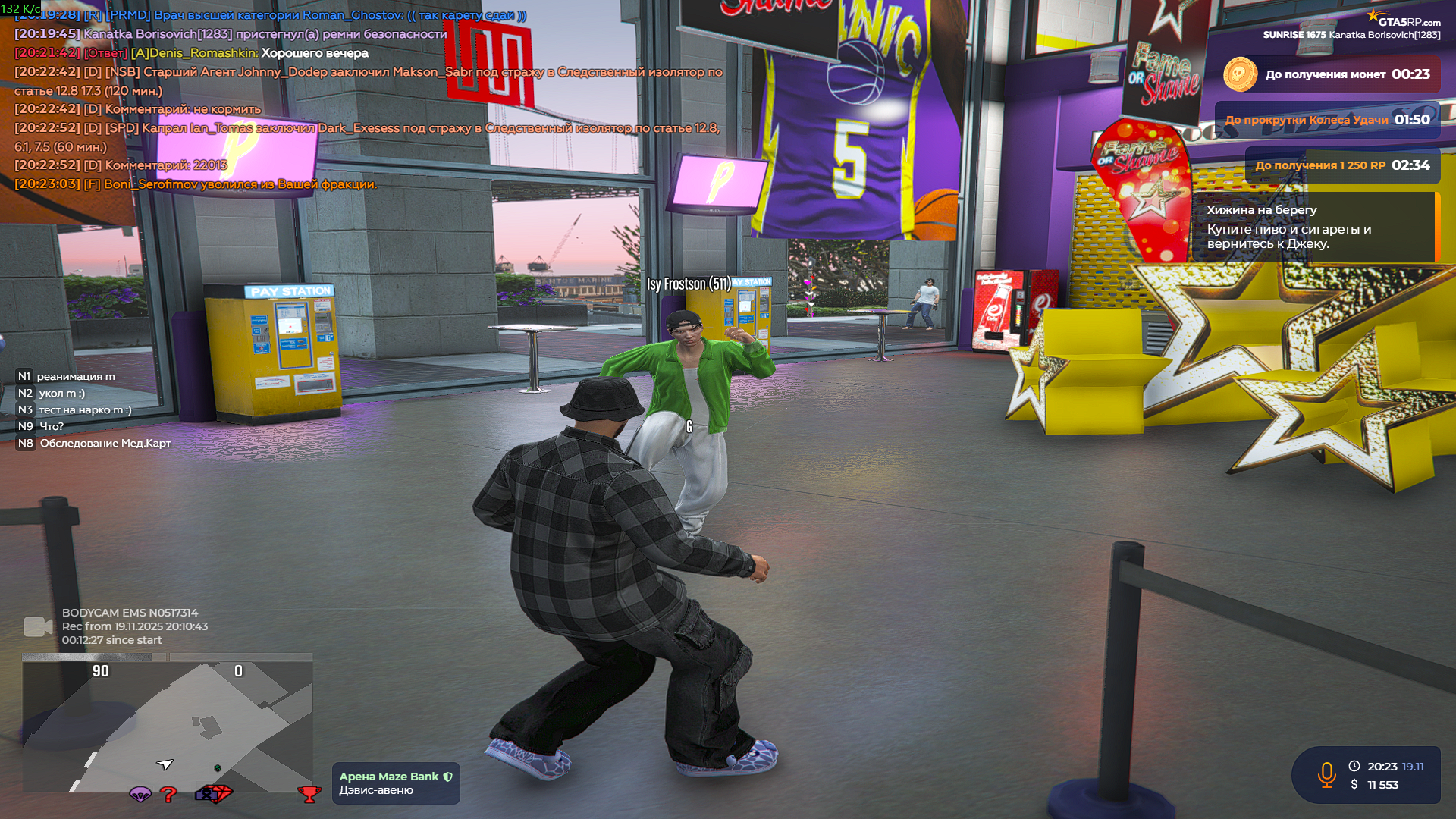Select the N9 Что? quick bind
Image resolution: width=1456 pixels, height=819 pixels.
41,426
